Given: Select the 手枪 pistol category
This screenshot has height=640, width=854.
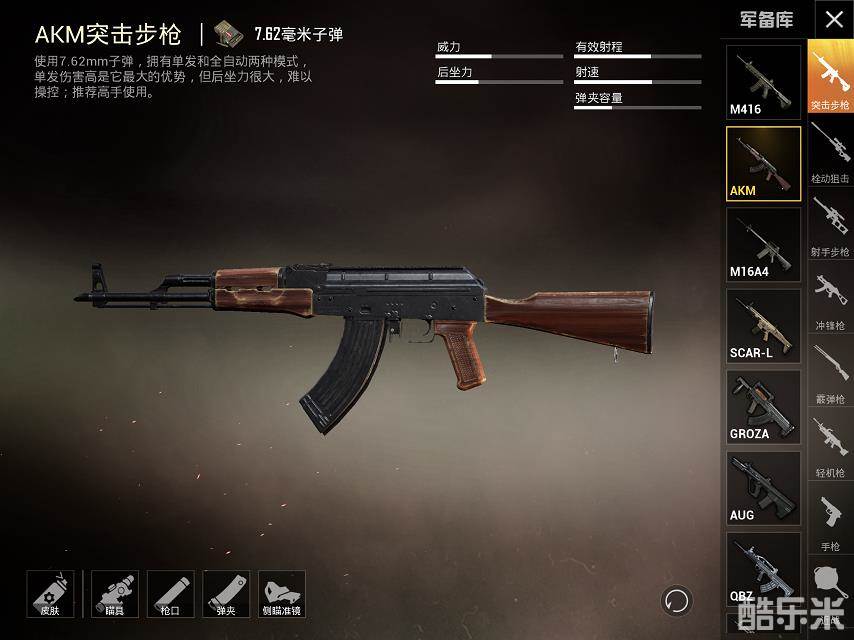Looking at the screenshot, I should 830,520.
